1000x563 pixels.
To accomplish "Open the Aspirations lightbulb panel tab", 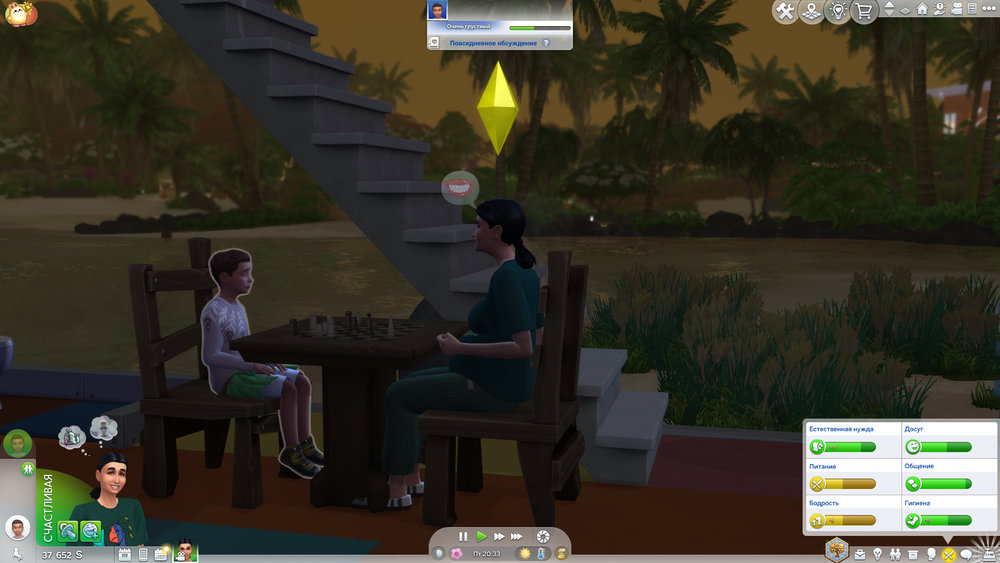I will [877, 553].
